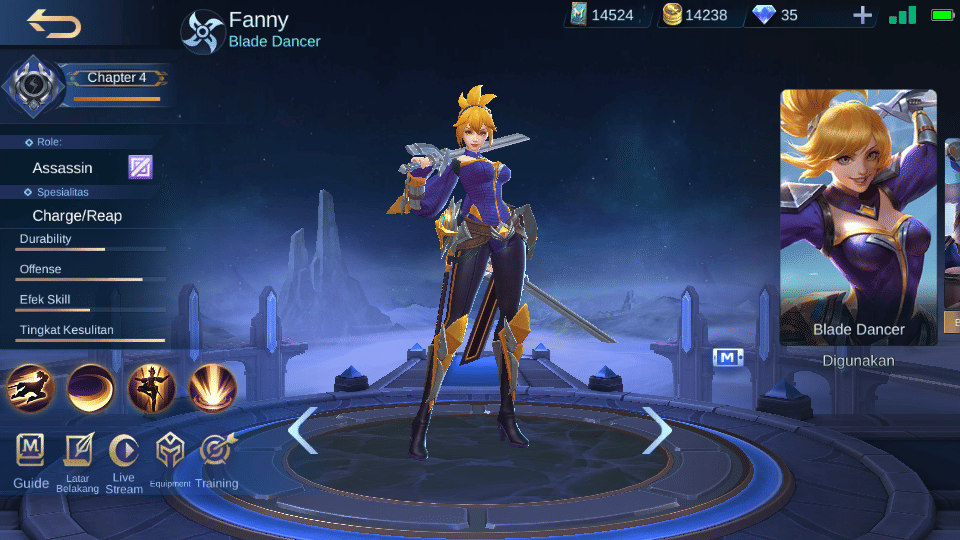Select the radiant burst skill icon
The image size is (960, 540).
[213, 388]
